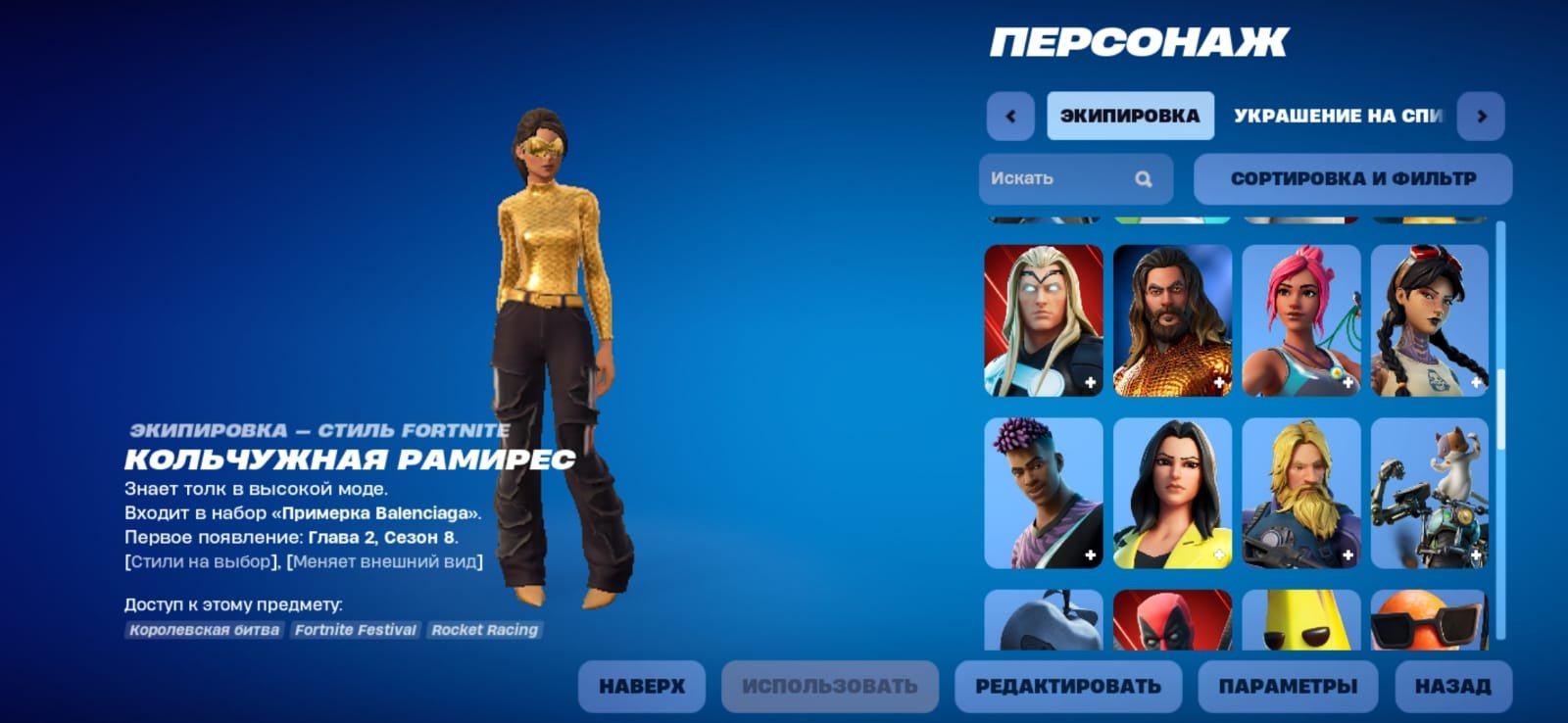
Task: Click the plus icon on the pink-haired skin
Action: (1347, 384)
